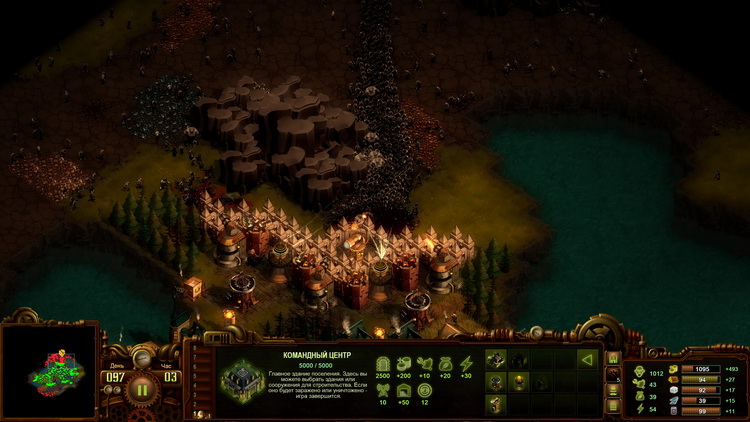Viewport: 750px width, 422px height.
Task: Click the back arrow in the command grid
Action: (x=587, y=358)
